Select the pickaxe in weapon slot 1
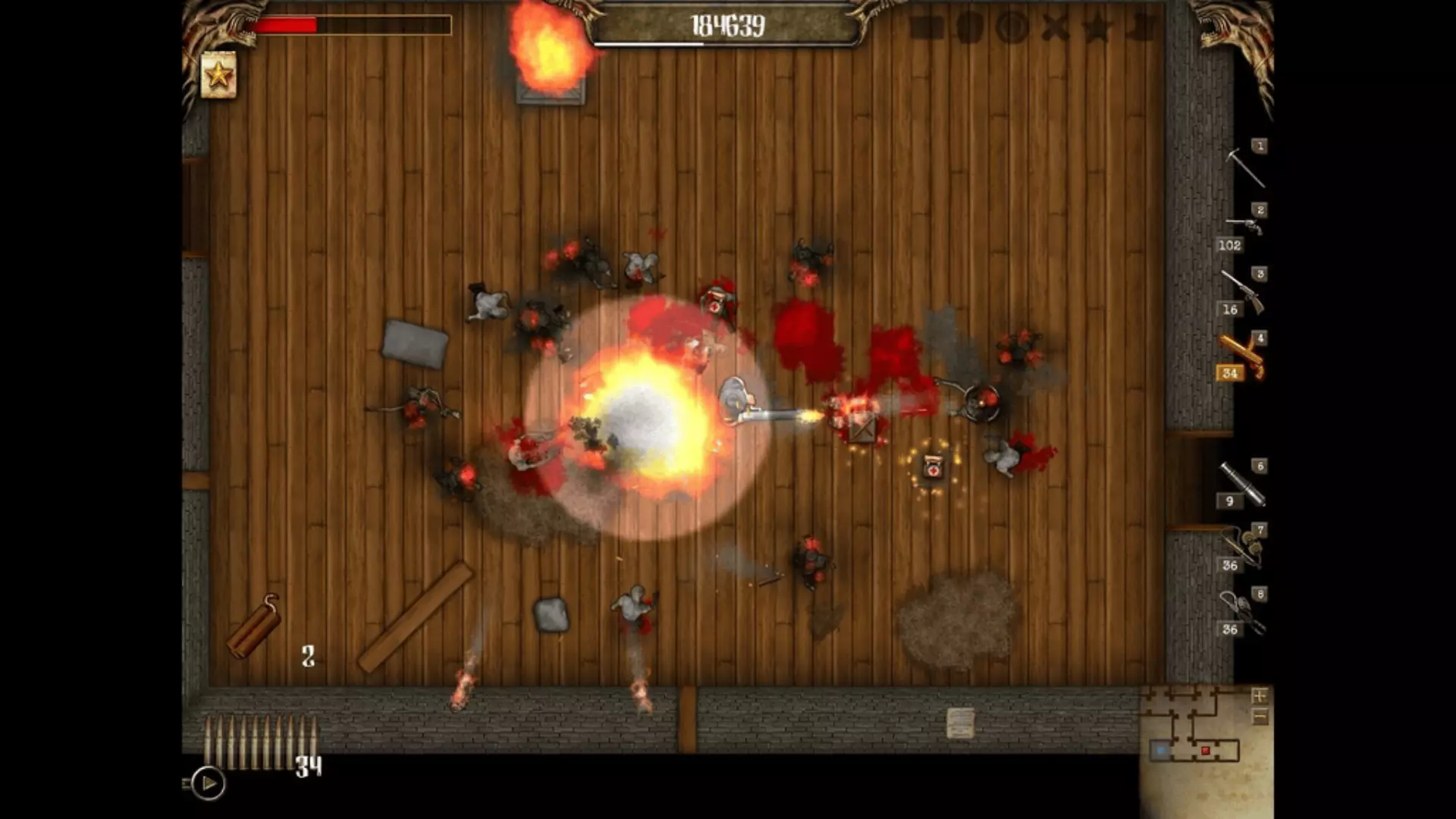 1245,166
